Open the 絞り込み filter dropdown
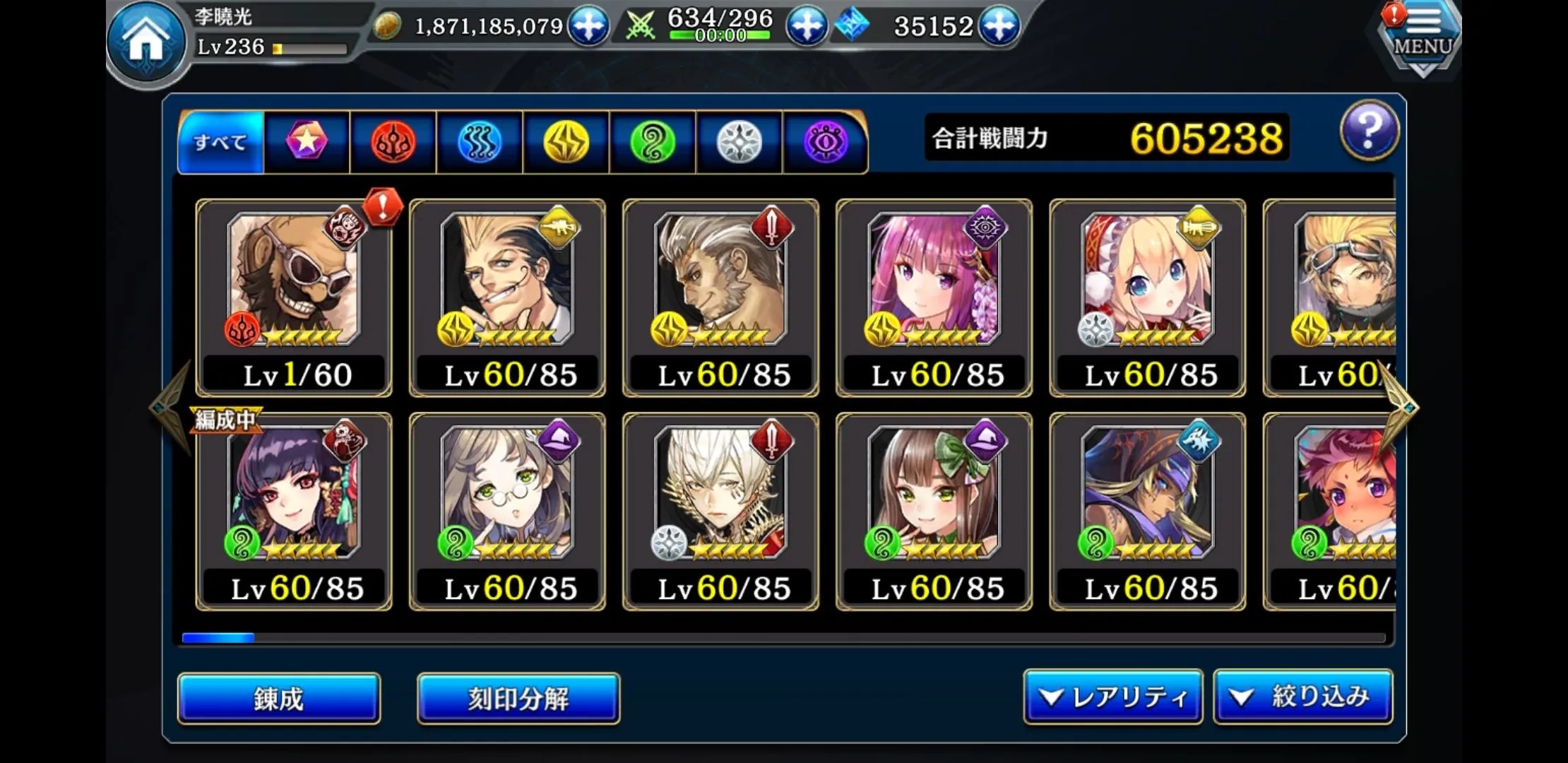Image resolution: width=1568 pixels, height=763 pixels. tap(1303, 697)
